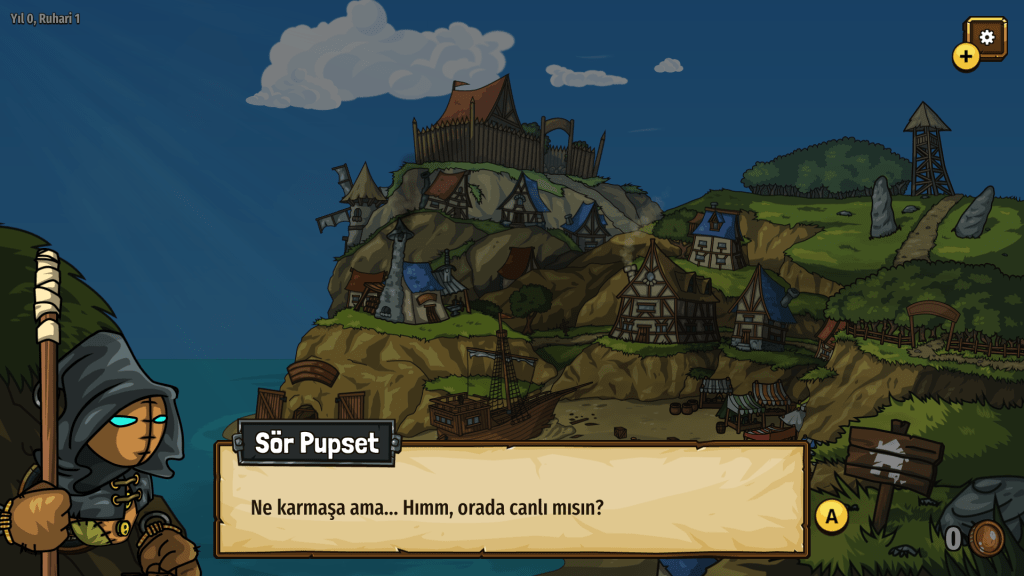Open the gear settings menu
This screenshot has height=576, width=1024.
pos(987,37)
